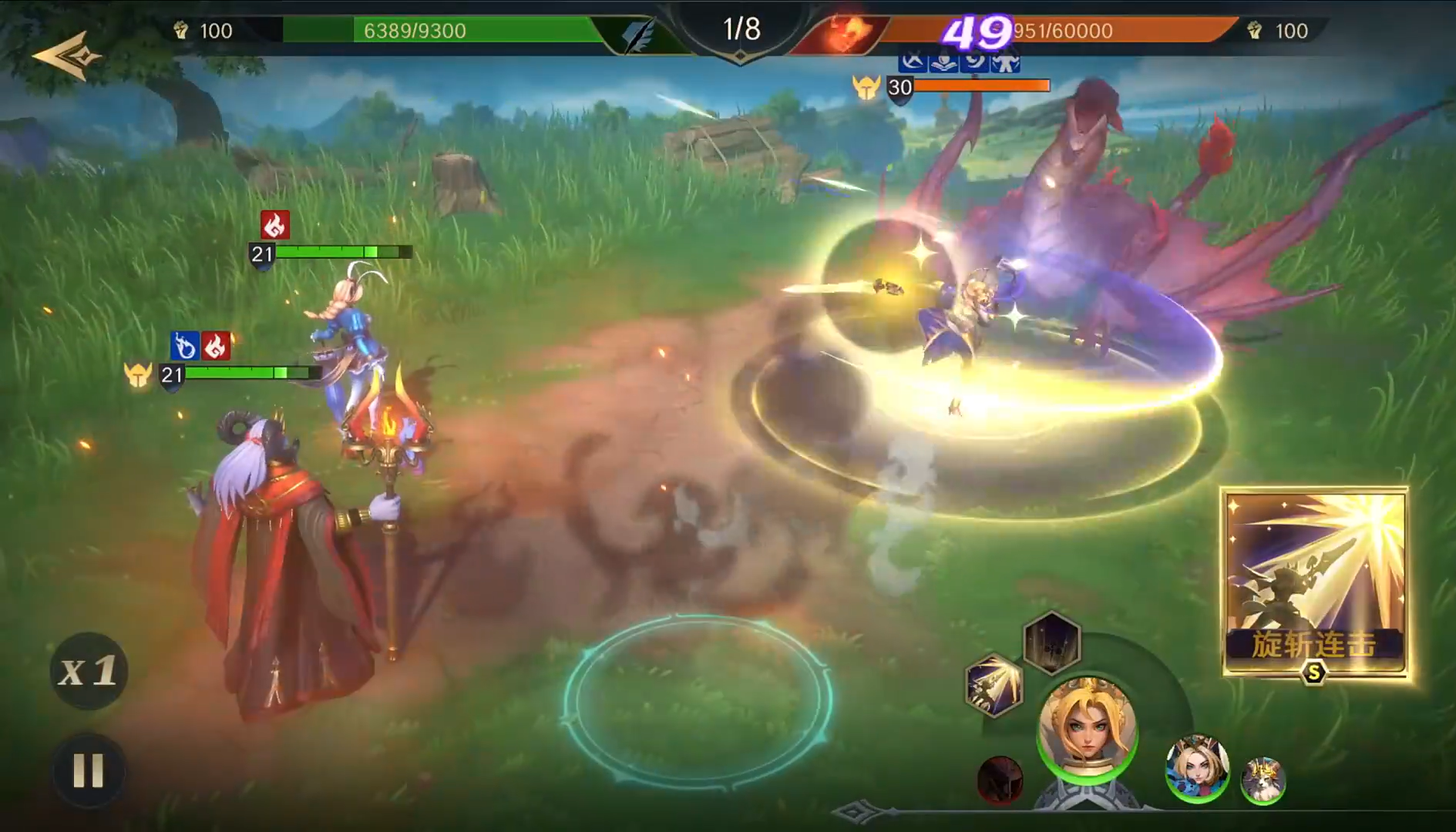The image size is (1456, 832).
Task: Switch to the blue-dressed girl hero portrait
Action: pos(1196,767)
